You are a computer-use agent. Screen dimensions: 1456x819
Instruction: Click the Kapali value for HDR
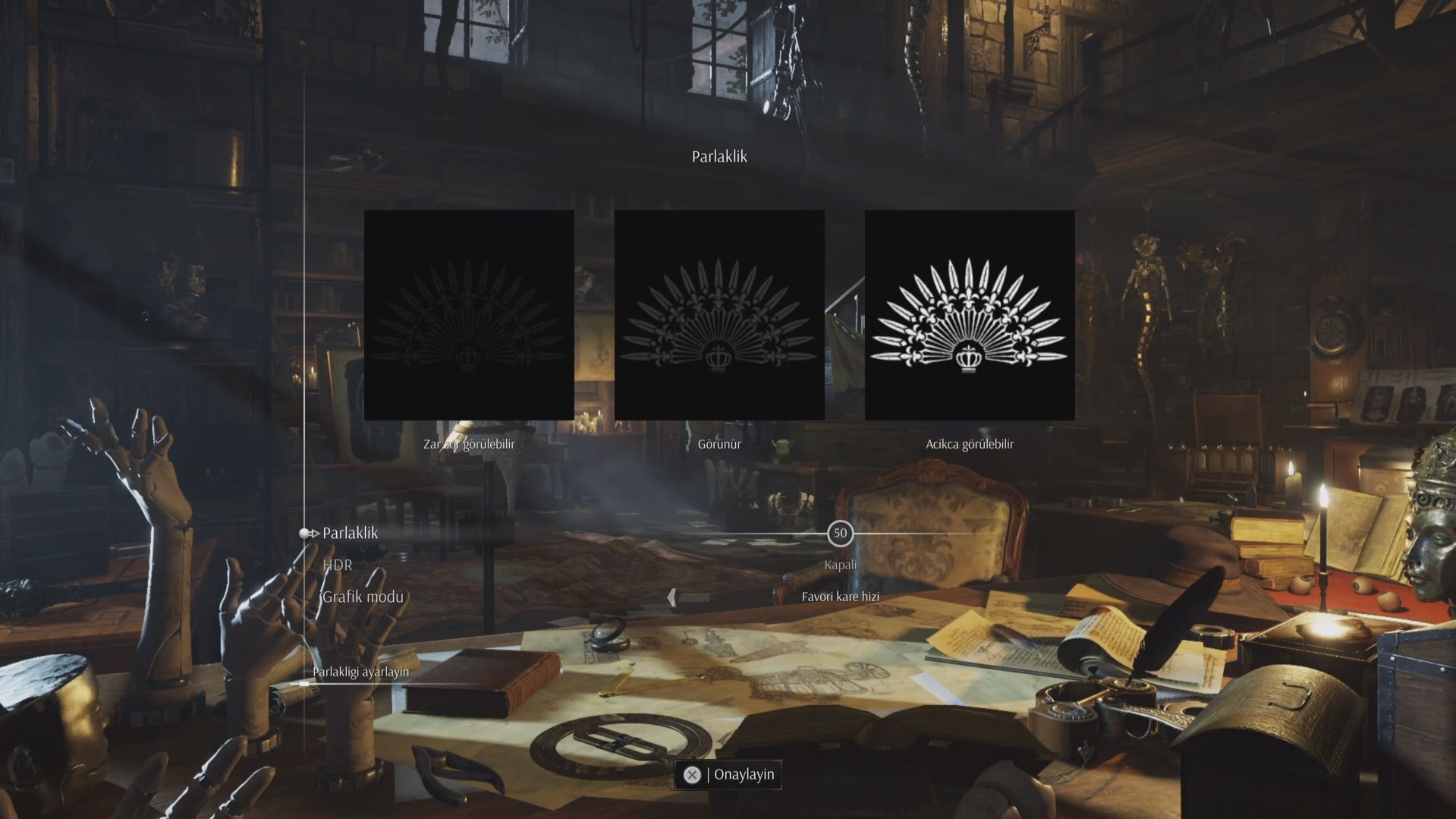[840, 565]
